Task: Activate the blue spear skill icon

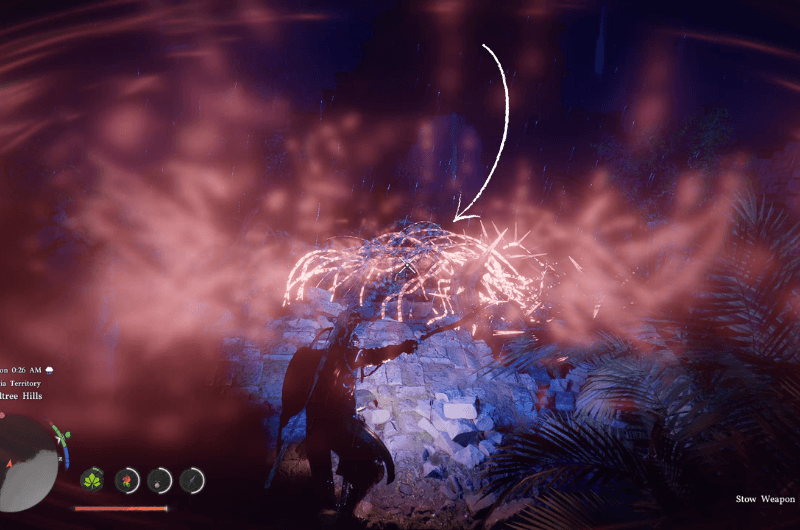Action: coord(192,480)
